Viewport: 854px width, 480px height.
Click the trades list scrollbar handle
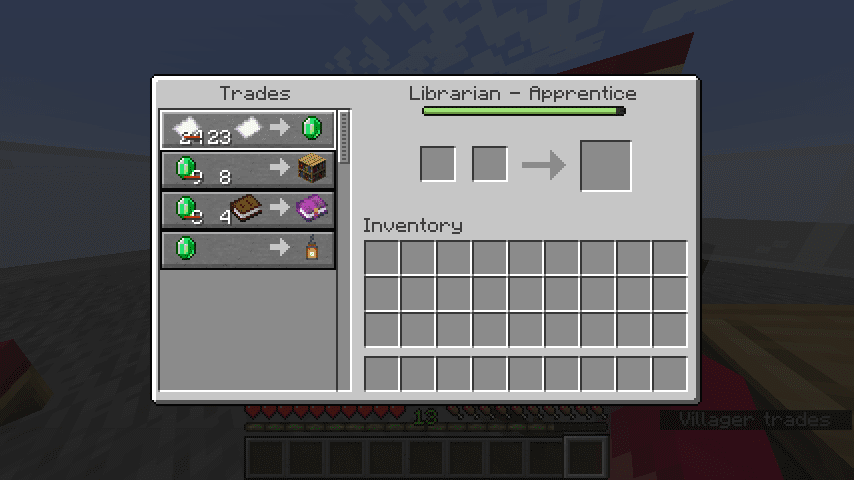click(345, 137)
